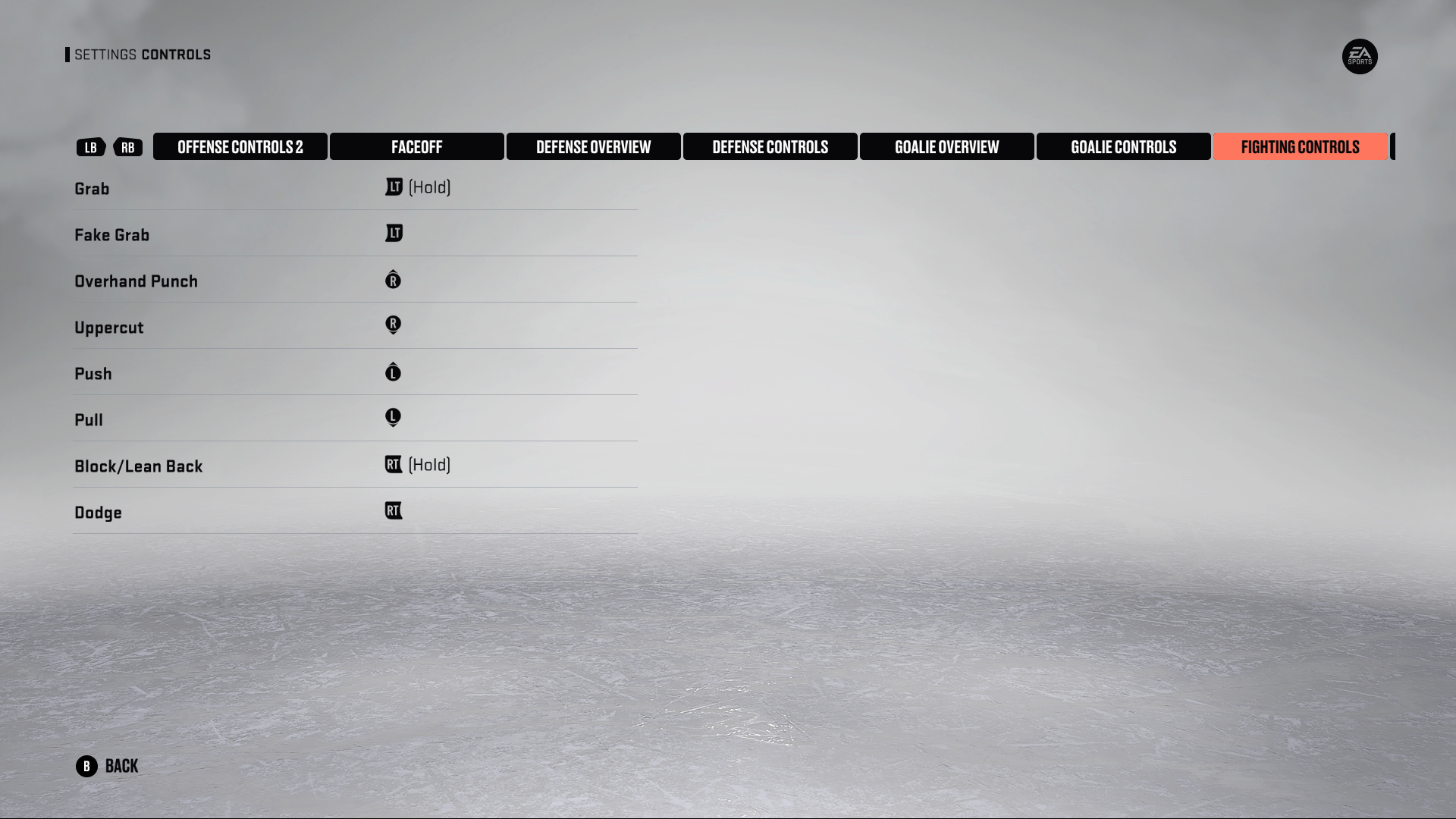Click the EA Sports logo
Viewport: 1456px width, 819px height.
(x=1361, y=56)
